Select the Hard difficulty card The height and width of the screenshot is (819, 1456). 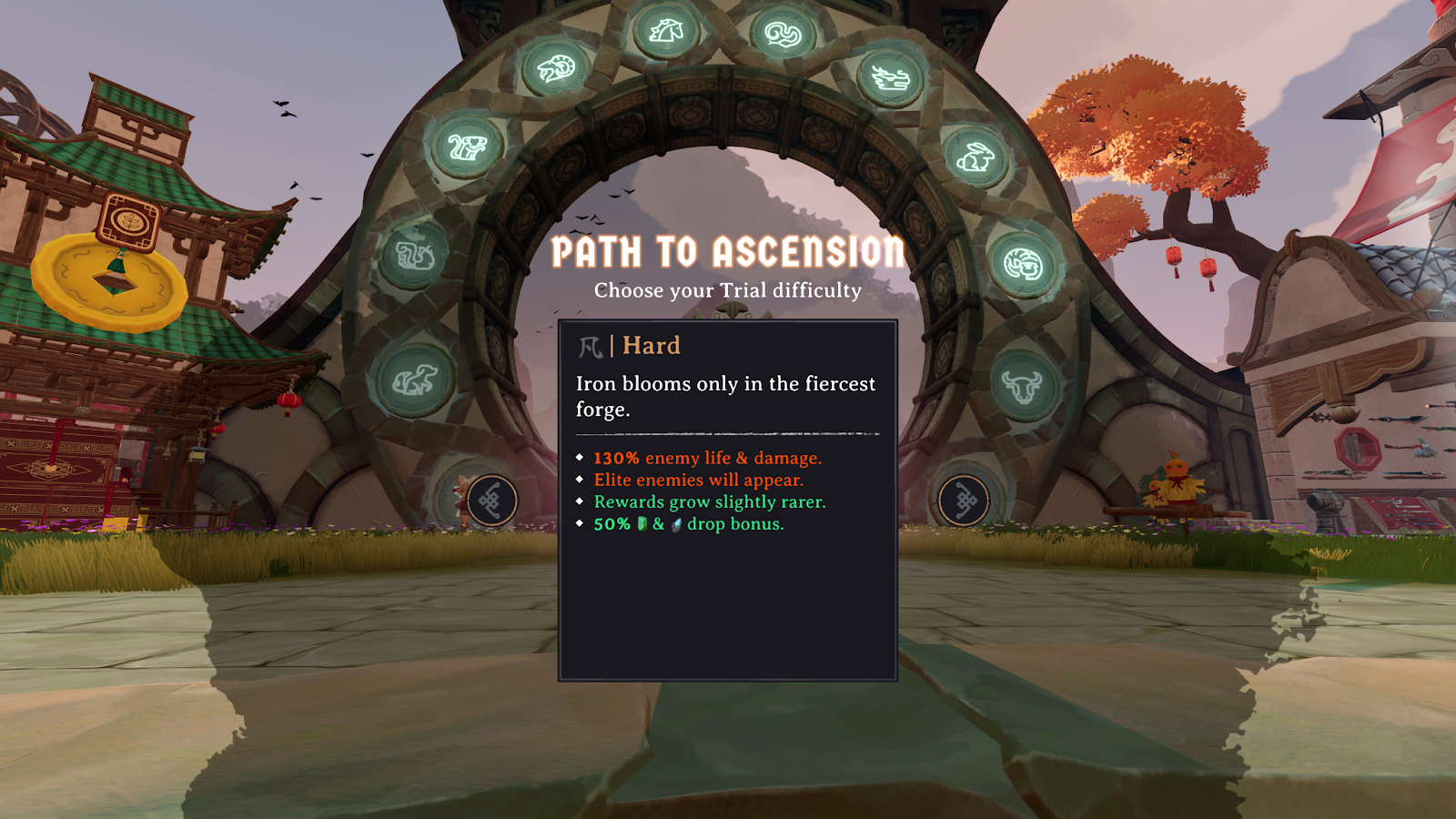(727, 500)
